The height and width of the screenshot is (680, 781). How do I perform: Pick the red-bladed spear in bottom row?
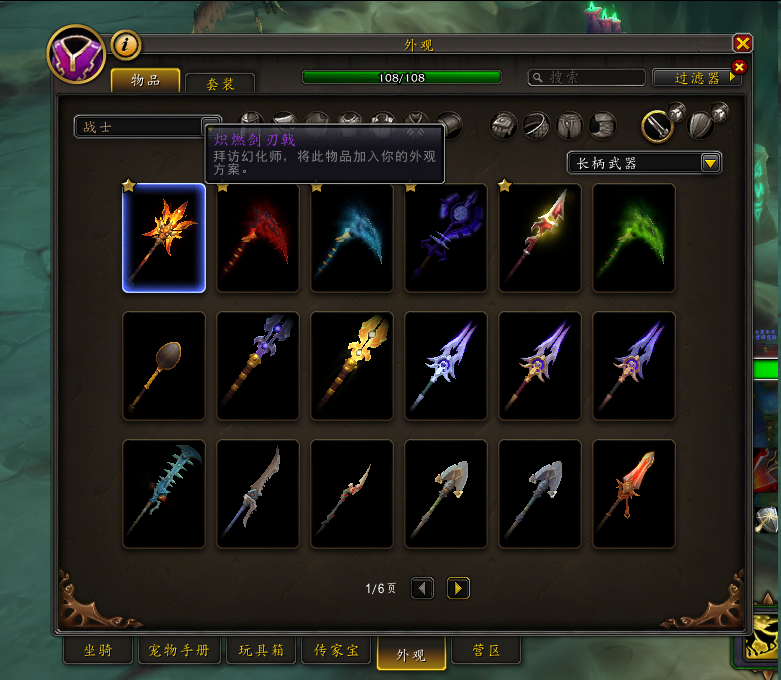(634, 494)
